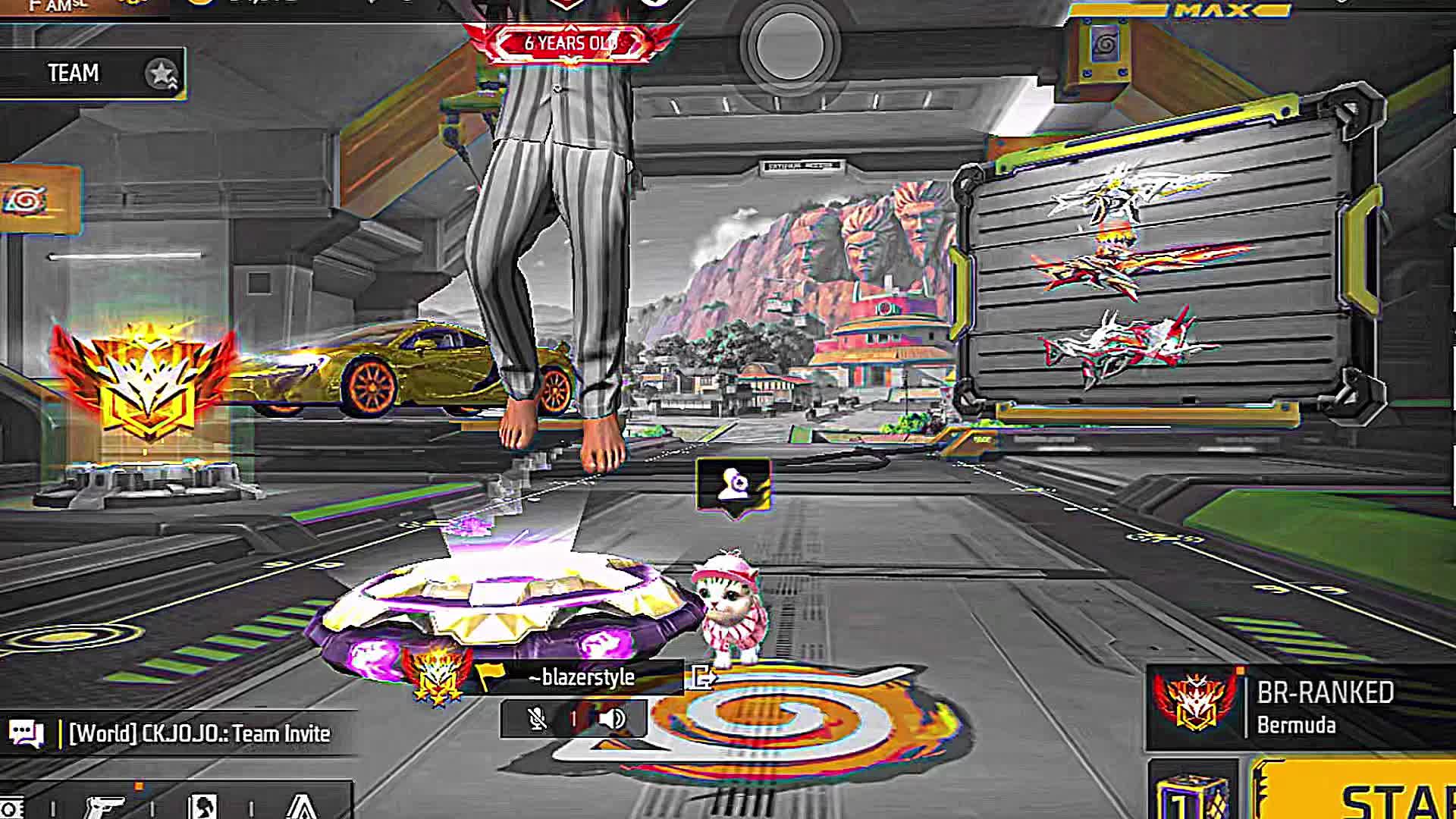Open the TEAM panel
The width and height of the screenshot is (1456, 819).
pos(91,73)
